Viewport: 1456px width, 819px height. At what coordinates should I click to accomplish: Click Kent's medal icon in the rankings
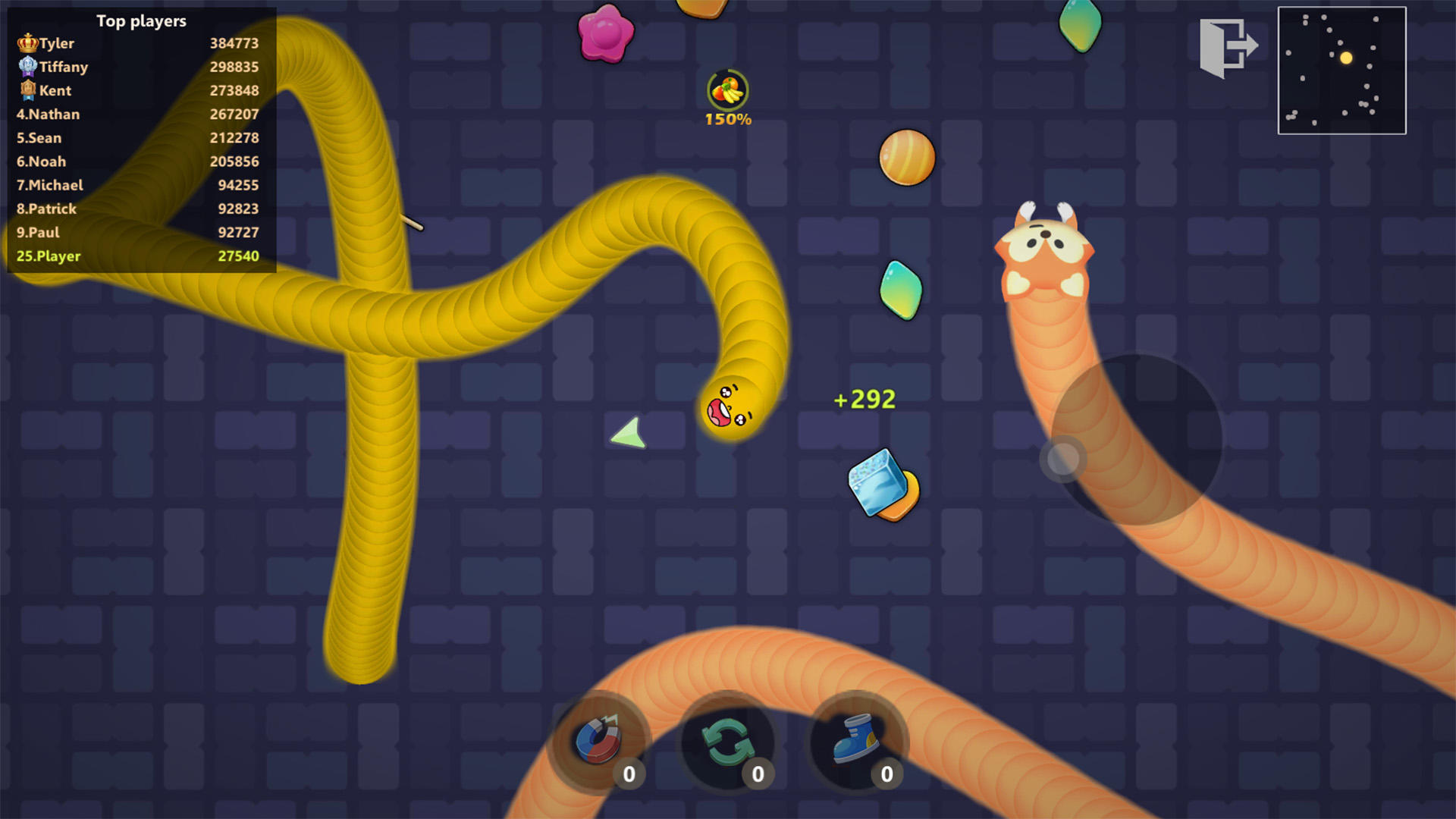(x=27, y=90)
